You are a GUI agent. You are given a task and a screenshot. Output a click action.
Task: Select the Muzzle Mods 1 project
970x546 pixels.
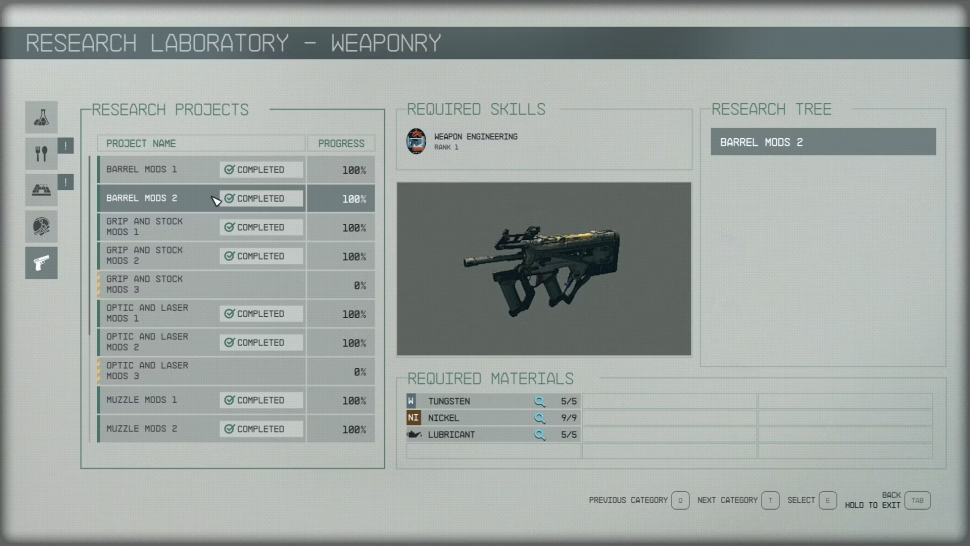click(x=236, y=400)
